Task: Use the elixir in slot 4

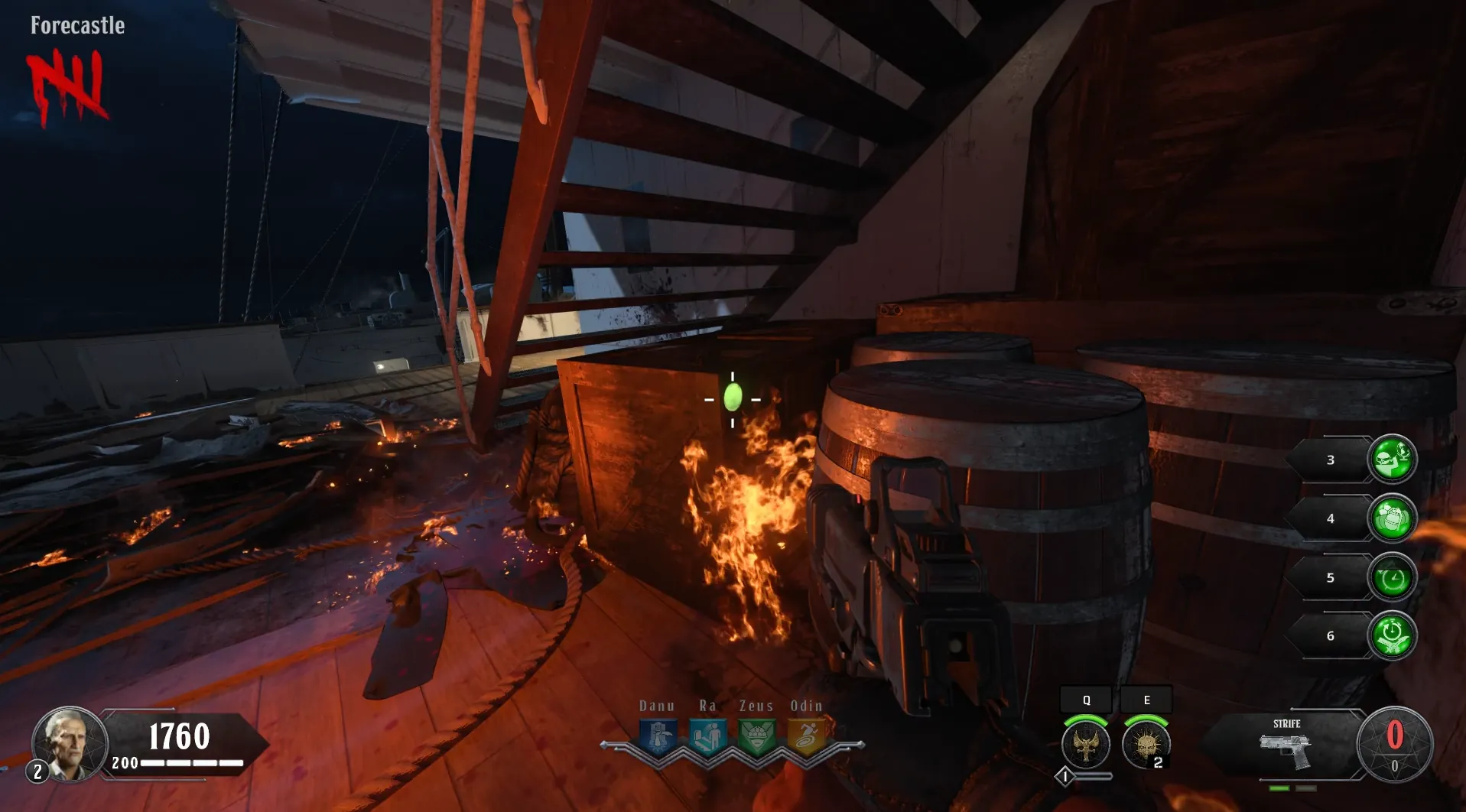Action: (1392, 518)
